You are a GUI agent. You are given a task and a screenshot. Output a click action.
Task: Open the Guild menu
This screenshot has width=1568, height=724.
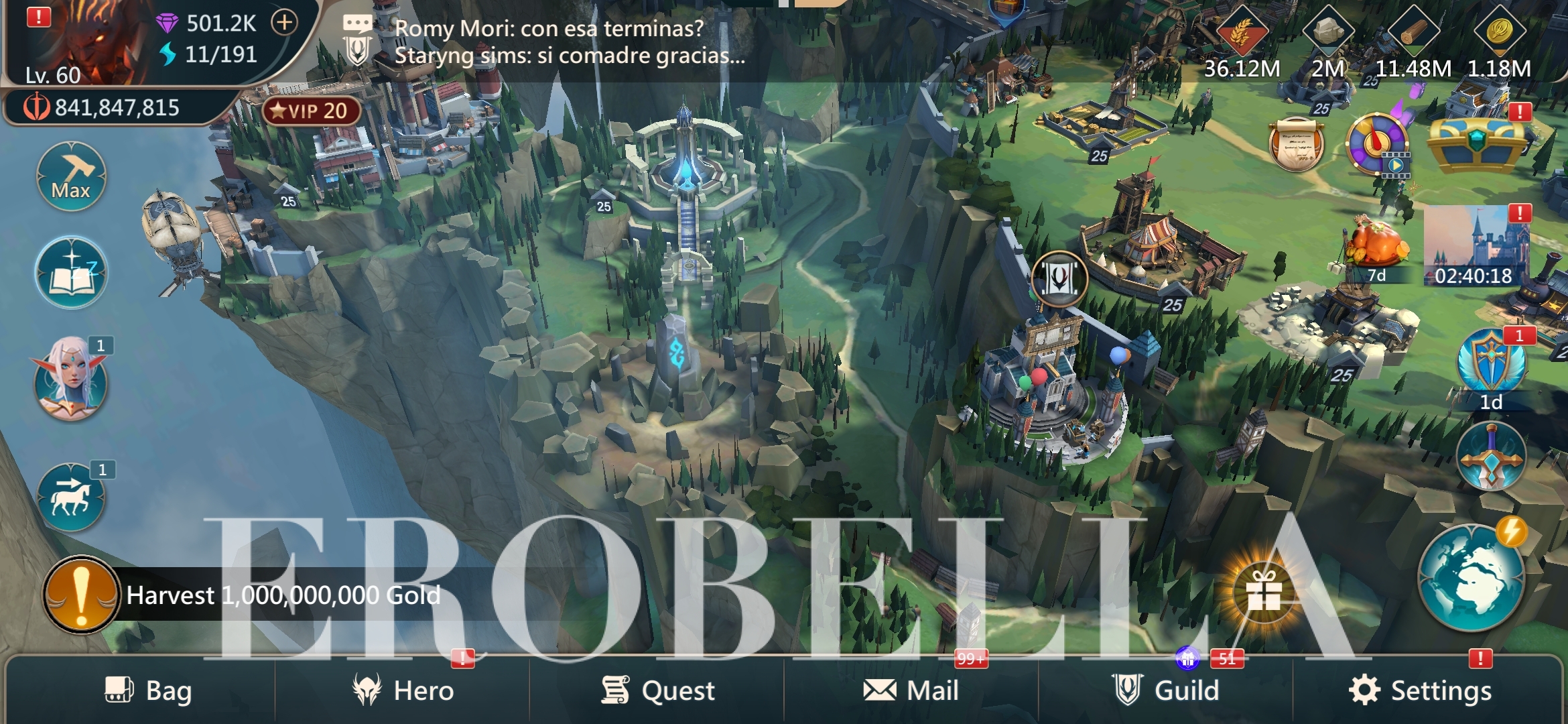pyautogui.click(x=1166, y=690)
